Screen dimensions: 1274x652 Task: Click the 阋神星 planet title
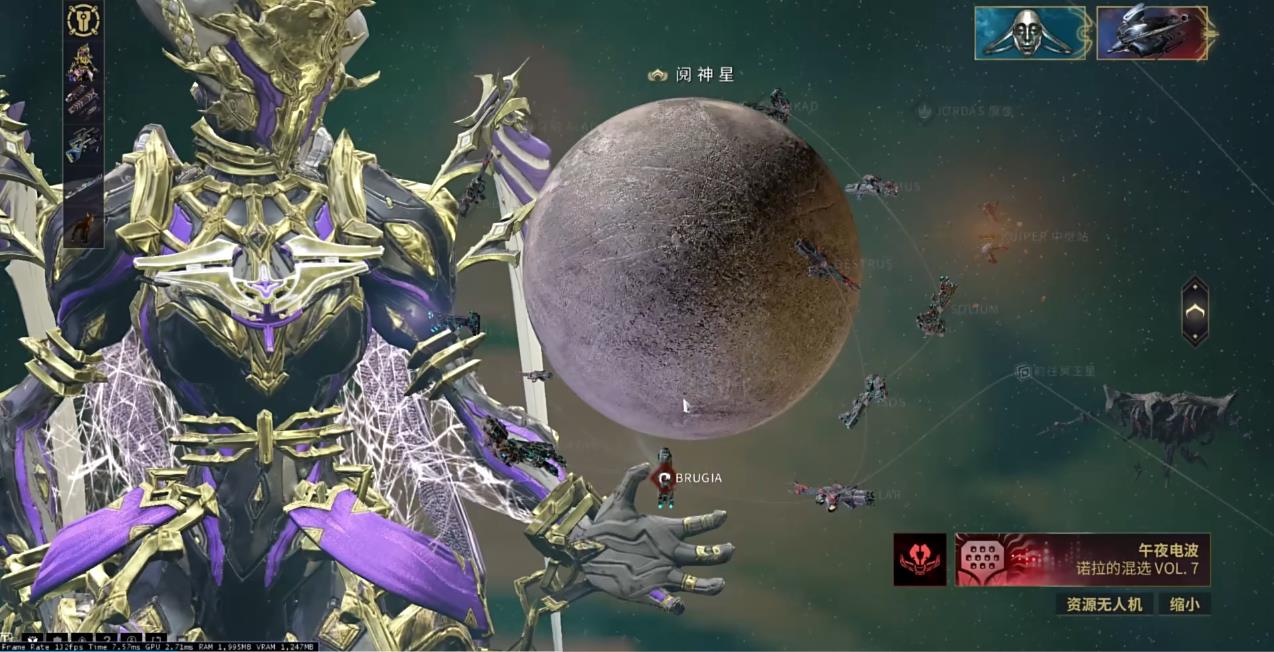pos(694,75)
